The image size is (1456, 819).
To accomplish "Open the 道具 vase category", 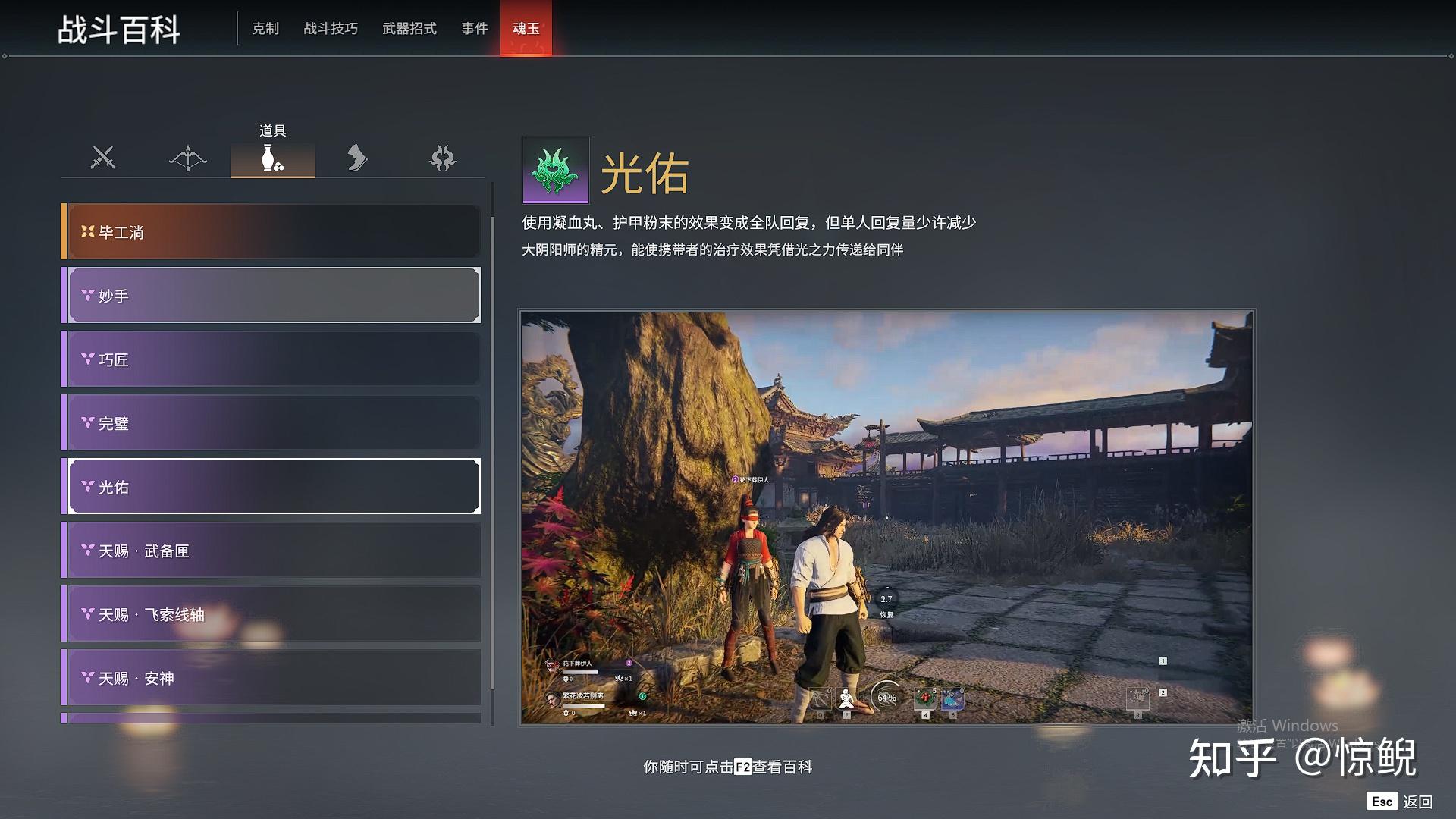I will (273, 158).
